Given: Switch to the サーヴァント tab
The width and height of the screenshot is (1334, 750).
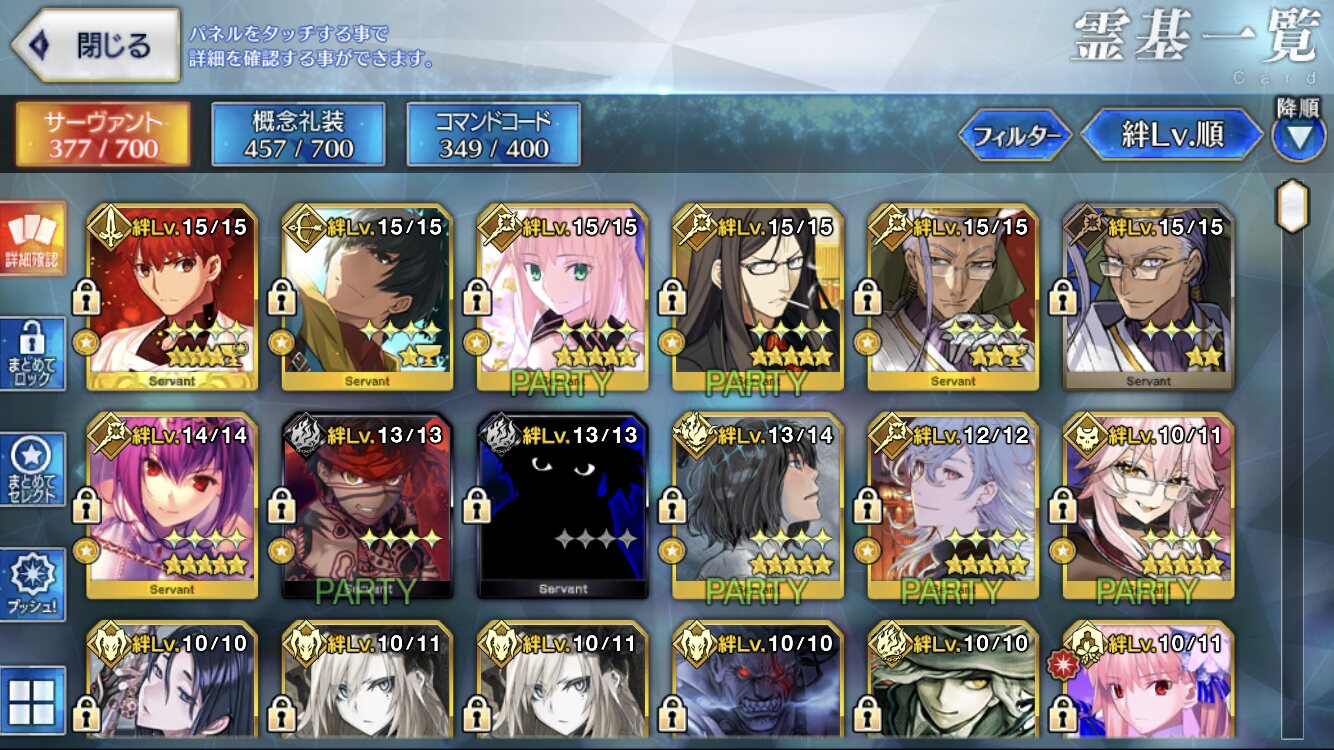Looking at the screenshot, I should point(102,134).
